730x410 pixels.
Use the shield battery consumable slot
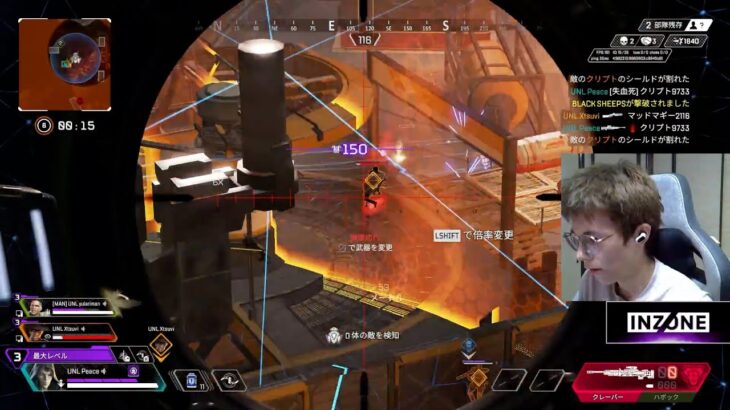[x=190, y=380]
